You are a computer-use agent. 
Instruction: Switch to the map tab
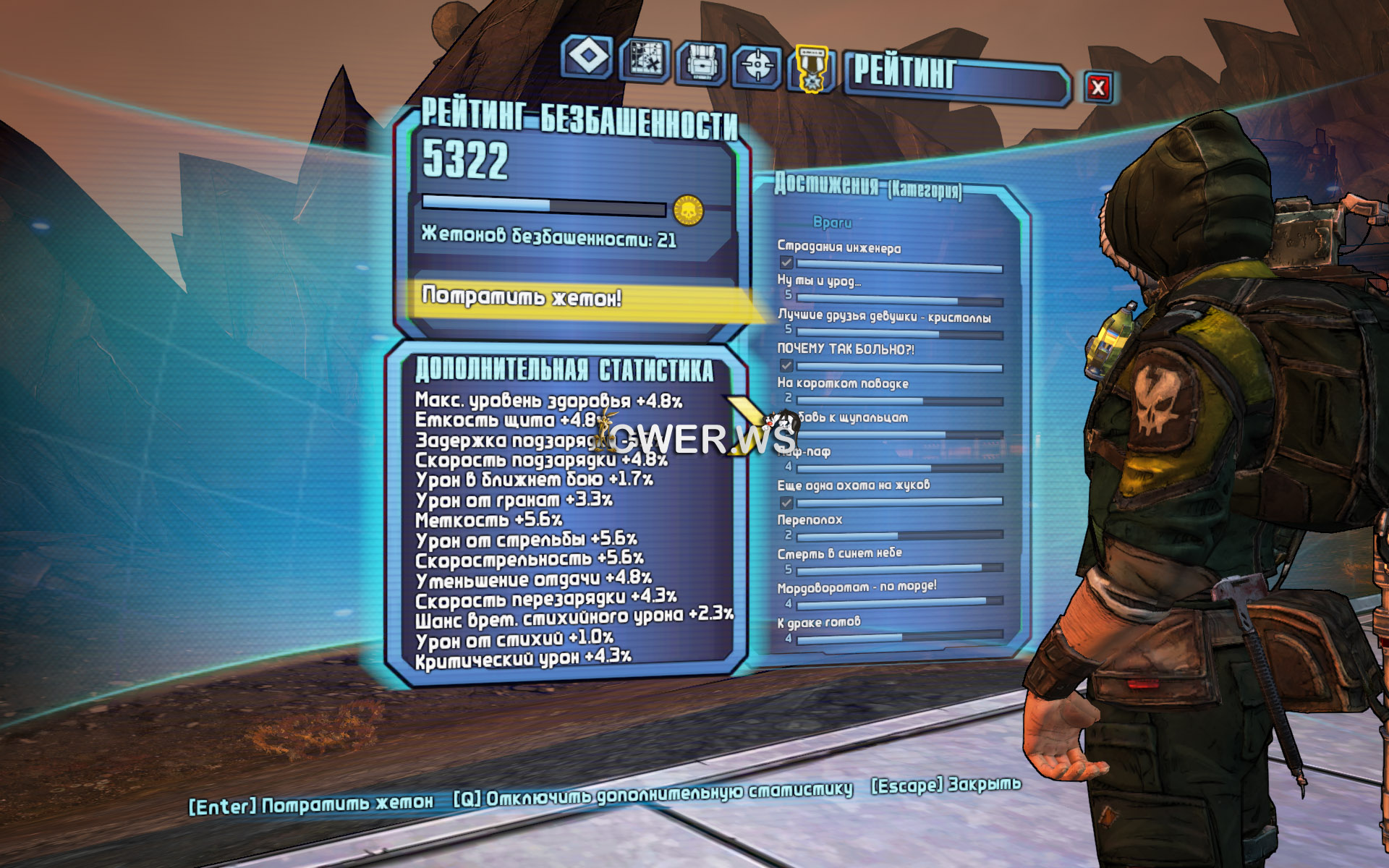pyautogui.click(x=644, y=60)
